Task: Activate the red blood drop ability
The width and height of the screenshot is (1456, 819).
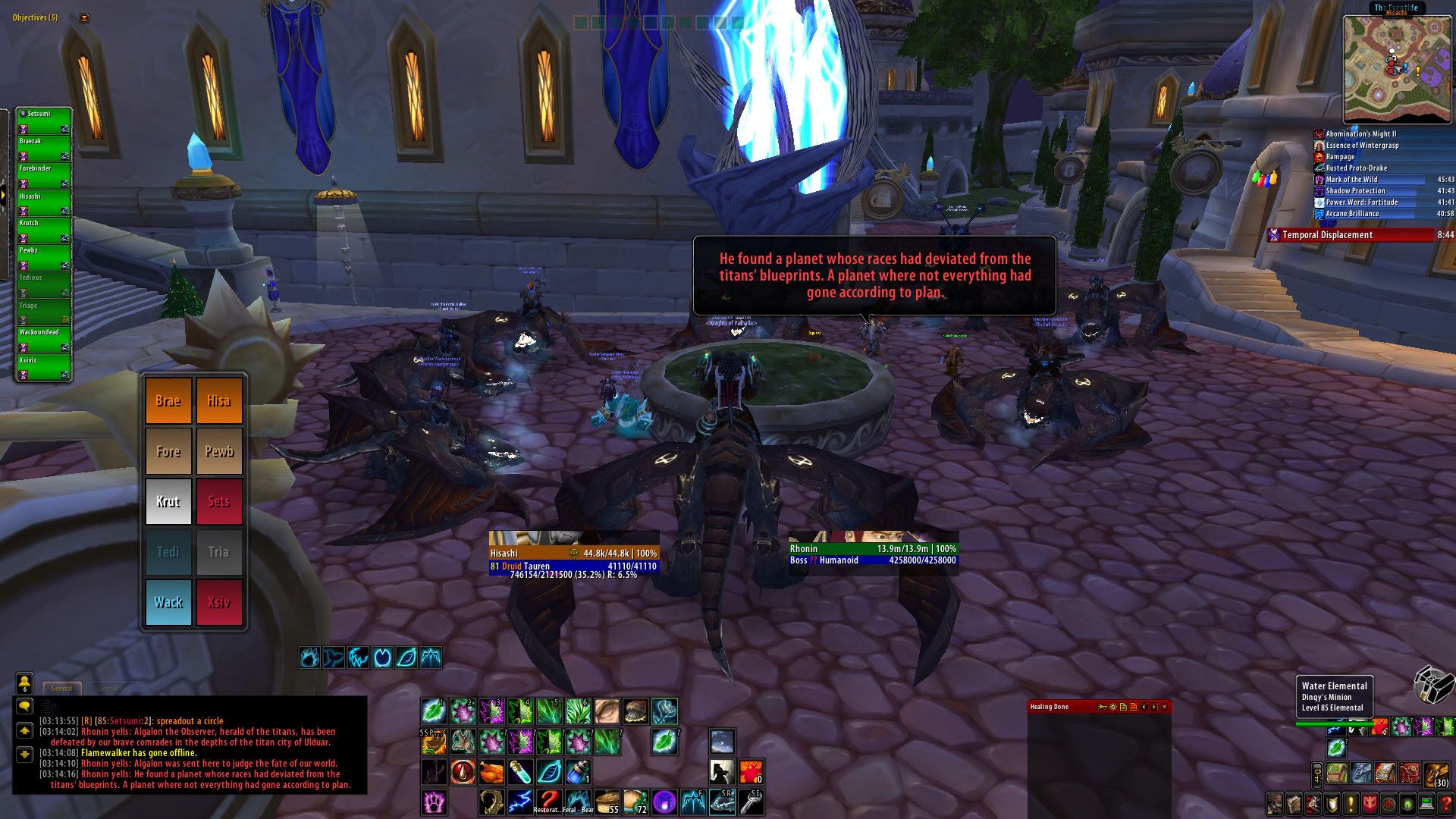Action: [463, 772]
